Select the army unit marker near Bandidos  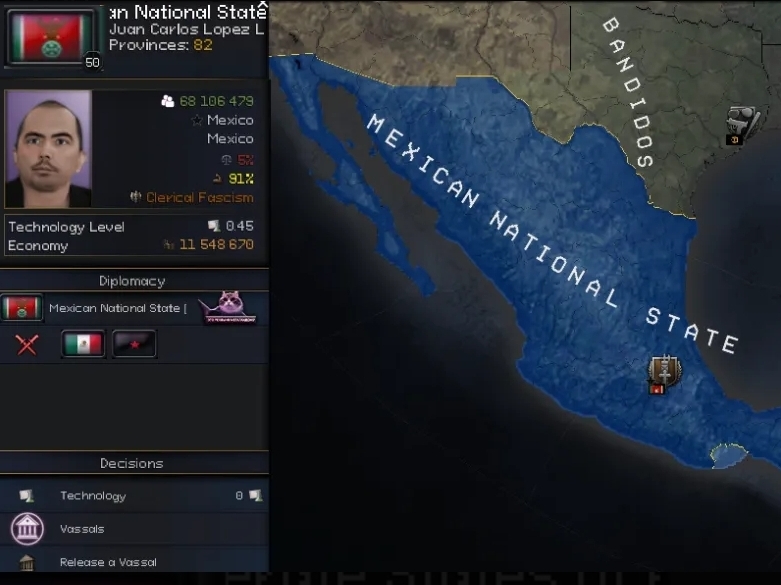[x=741, y=124]
